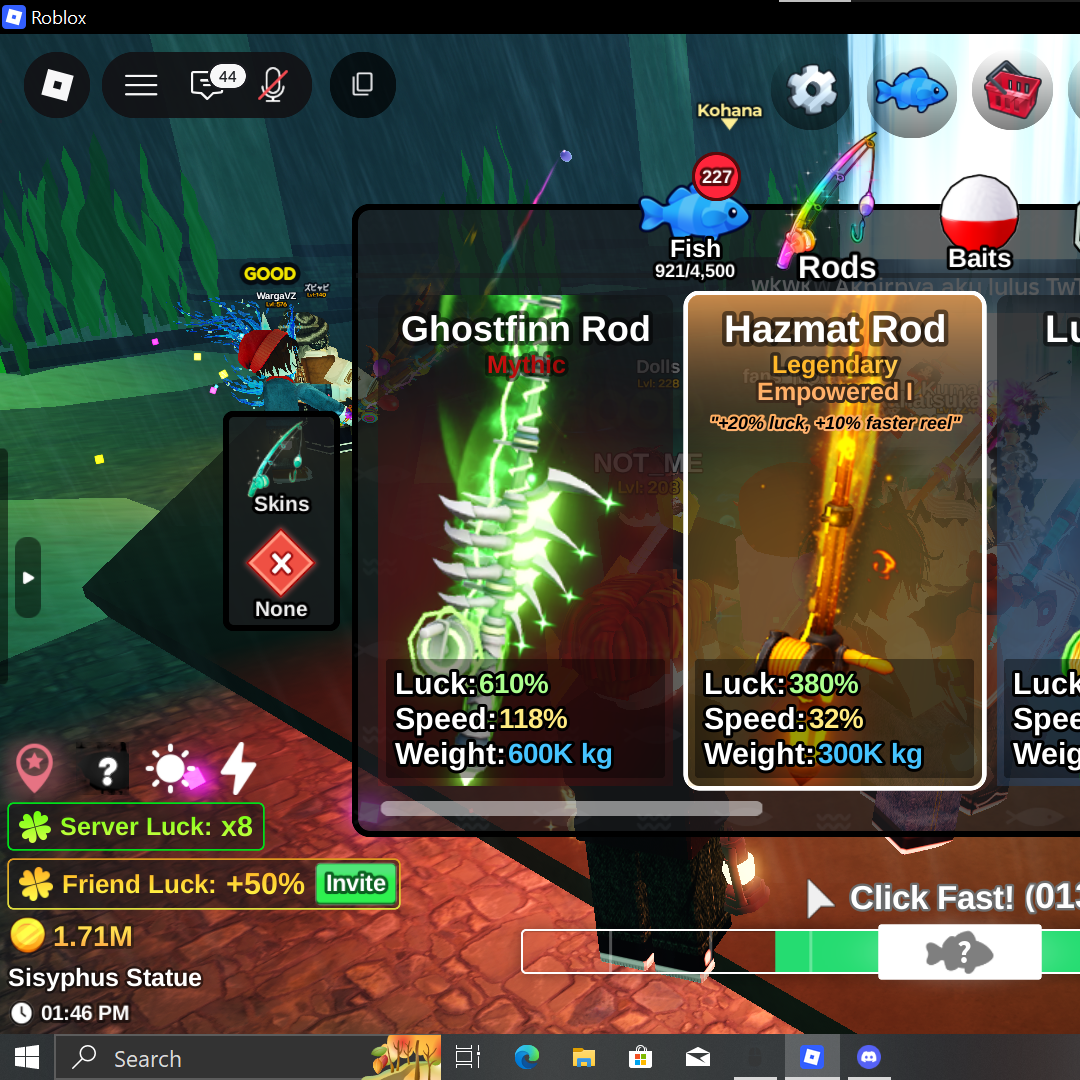This screenshot has width=1080, height=1080.
Task: Switch to the Baits tab
Action: [979, 225]
